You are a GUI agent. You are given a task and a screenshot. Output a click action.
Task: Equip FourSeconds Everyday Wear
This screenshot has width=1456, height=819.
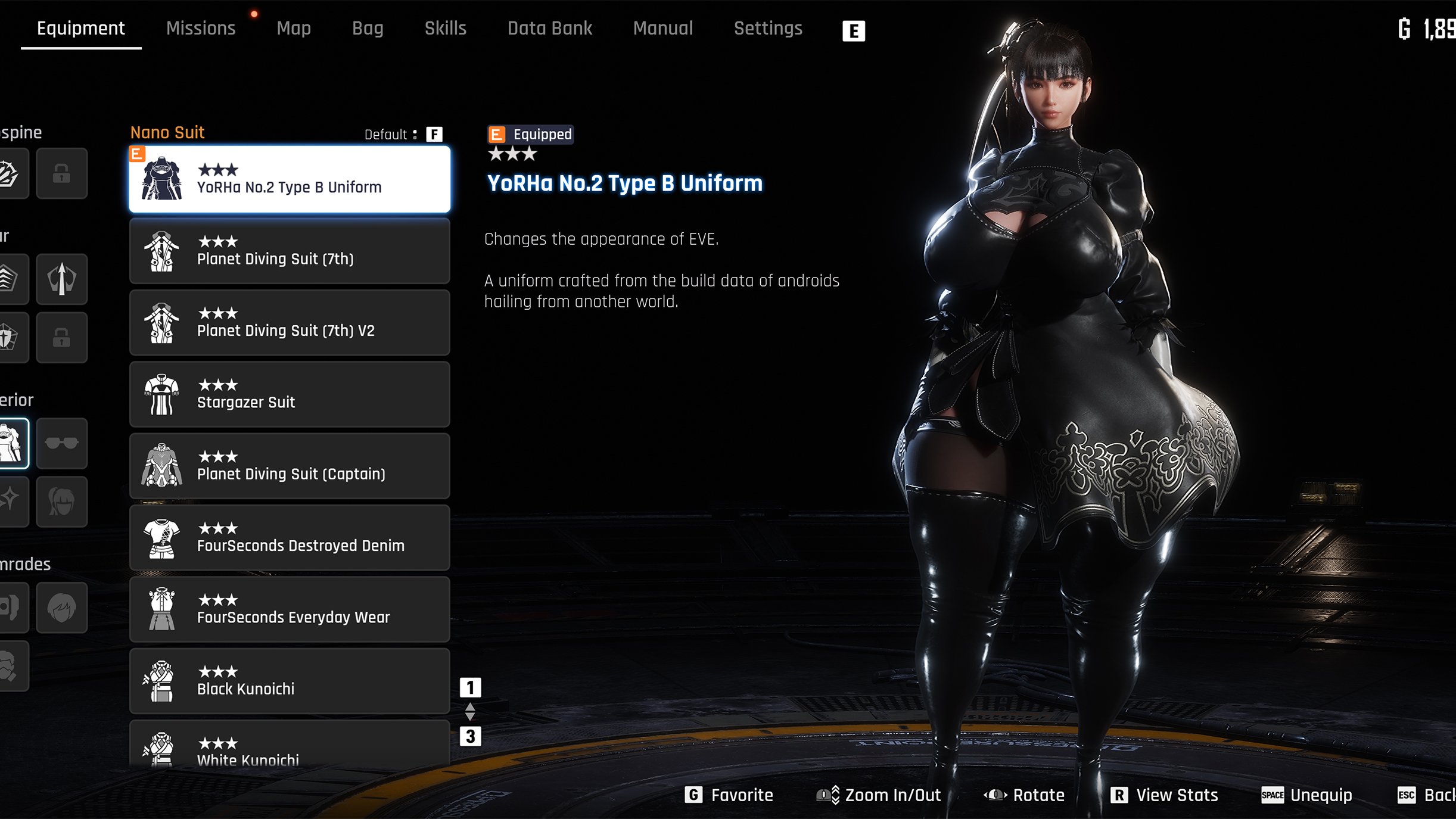(290, 609)
